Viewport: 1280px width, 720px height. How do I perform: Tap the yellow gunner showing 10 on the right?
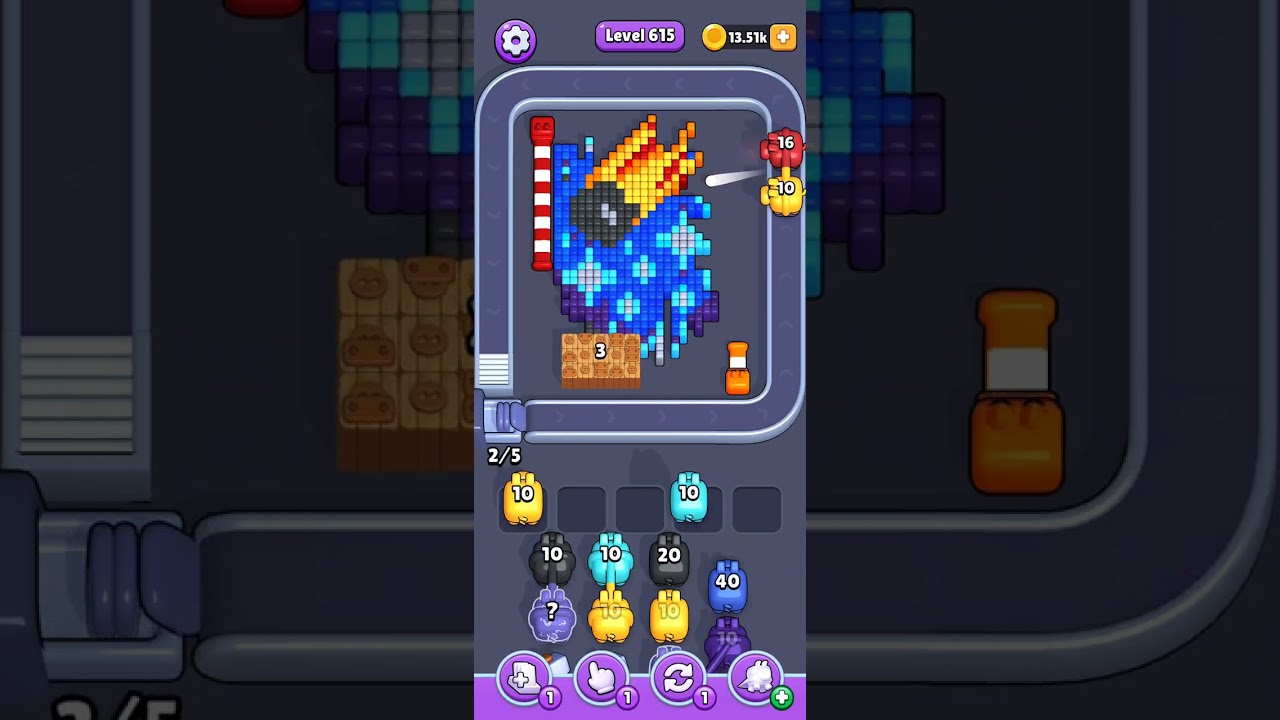point(783,192)
